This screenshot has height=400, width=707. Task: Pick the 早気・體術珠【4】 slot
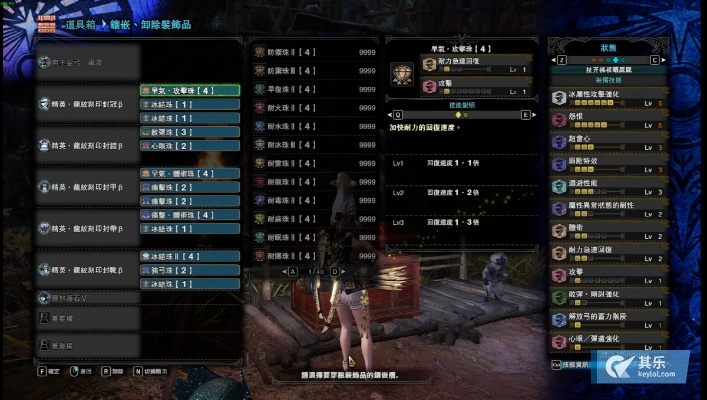tap(190, 173)
